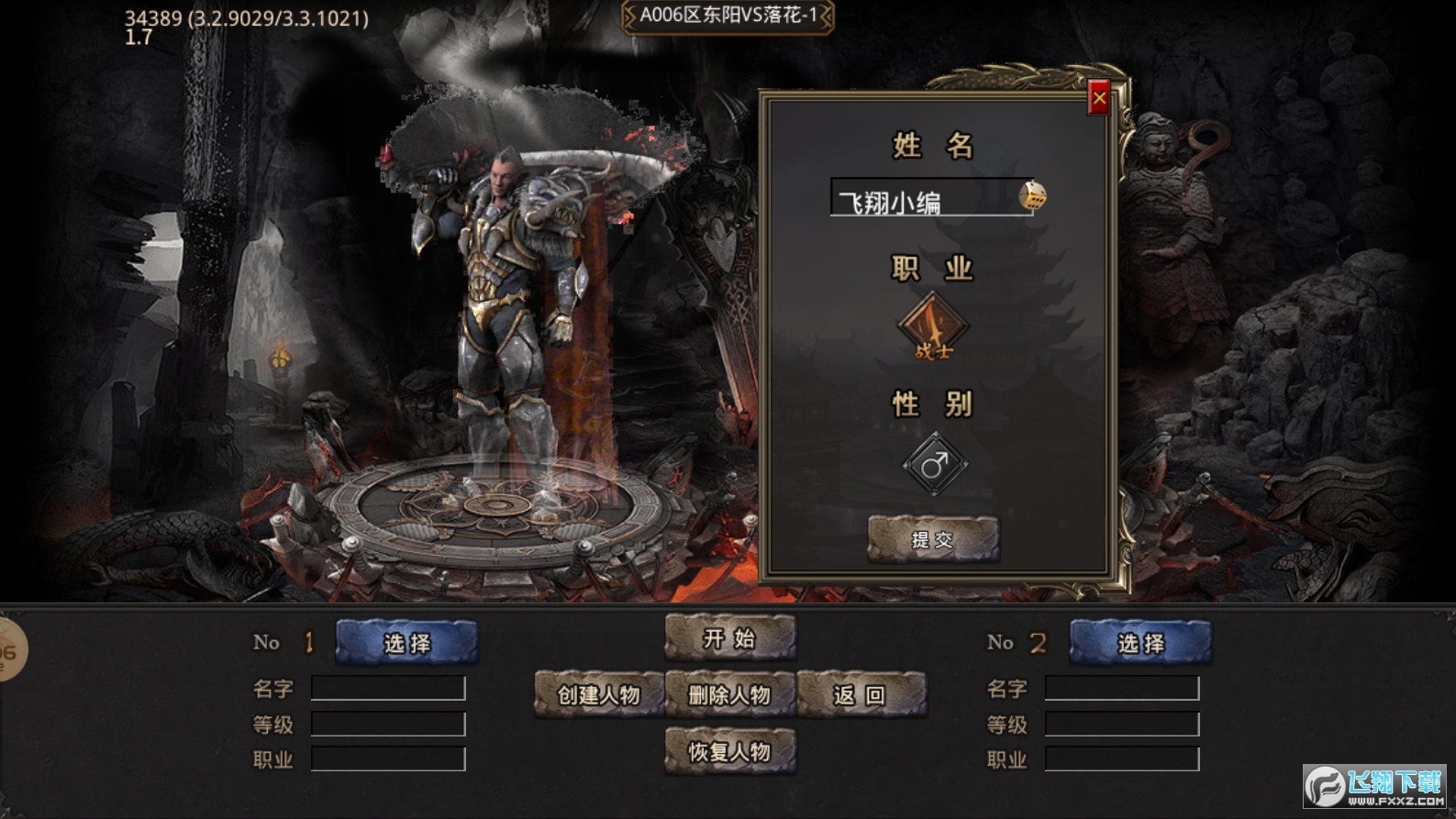
Task: Go back with the 返回 button
Action: [861, 695]
